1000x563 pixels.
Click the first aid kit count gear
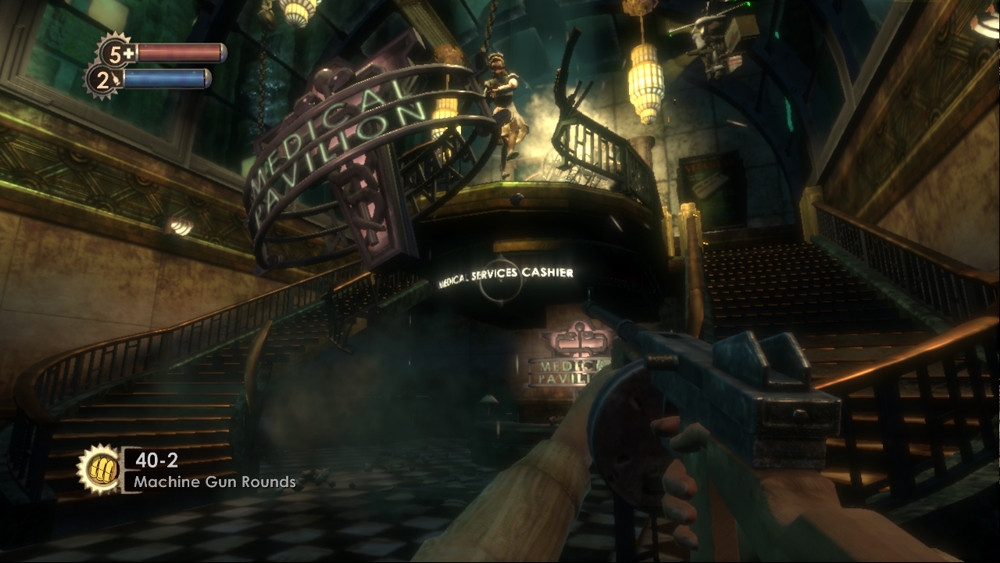tap(115, 51)
